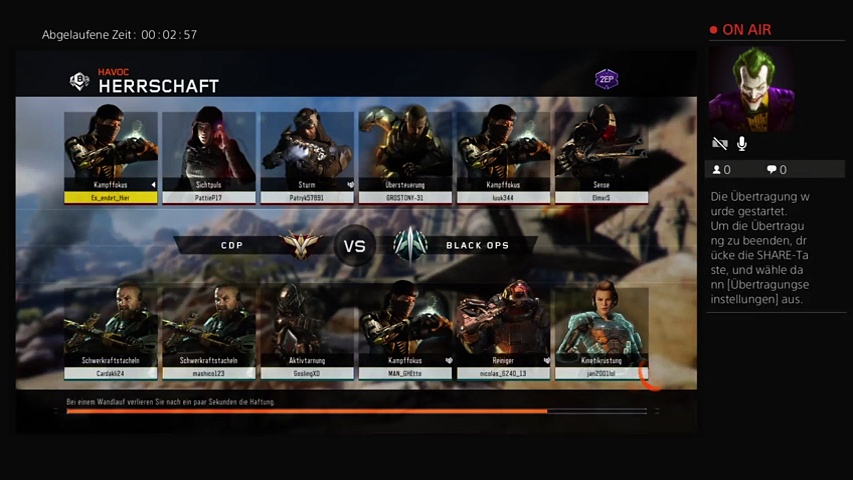
Task: Select Patryk57891's Sturm player card
Action: [x=307, y=156]
